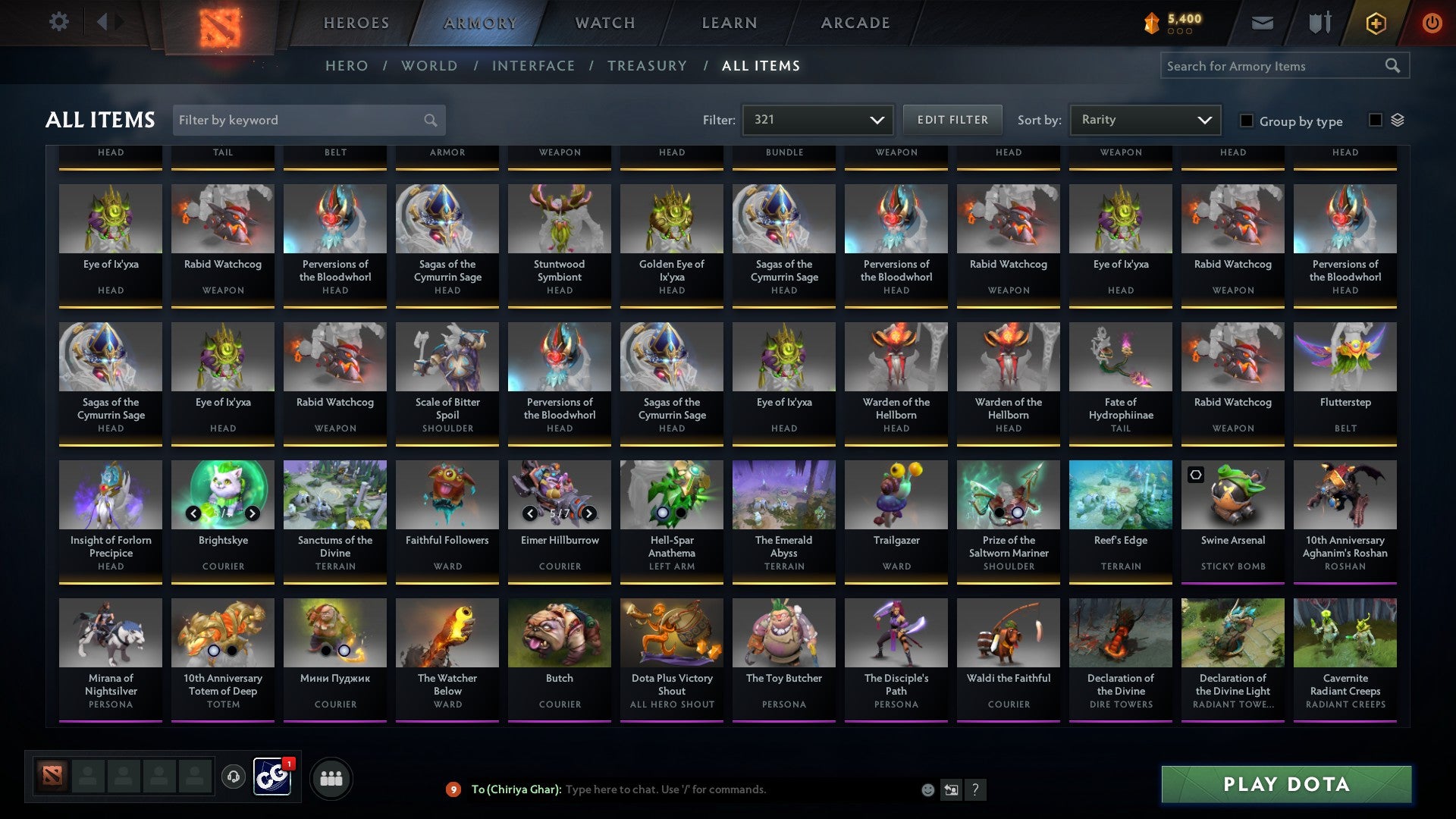Click the magnifying glass in keyword filter
Viewport: 1456px width, 819px height.
[x=429, y=120]
